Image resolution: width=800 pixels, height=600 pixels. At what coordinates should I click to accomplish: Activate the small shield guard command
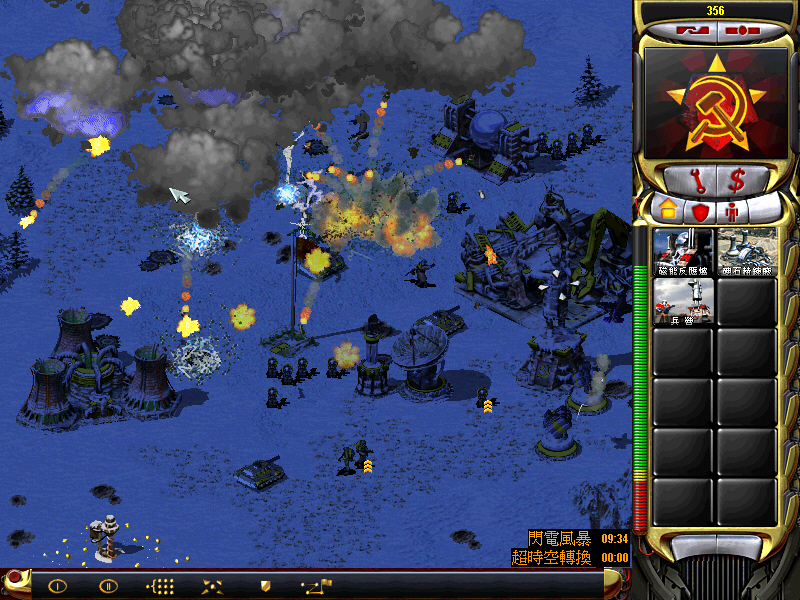coord(265,585)
